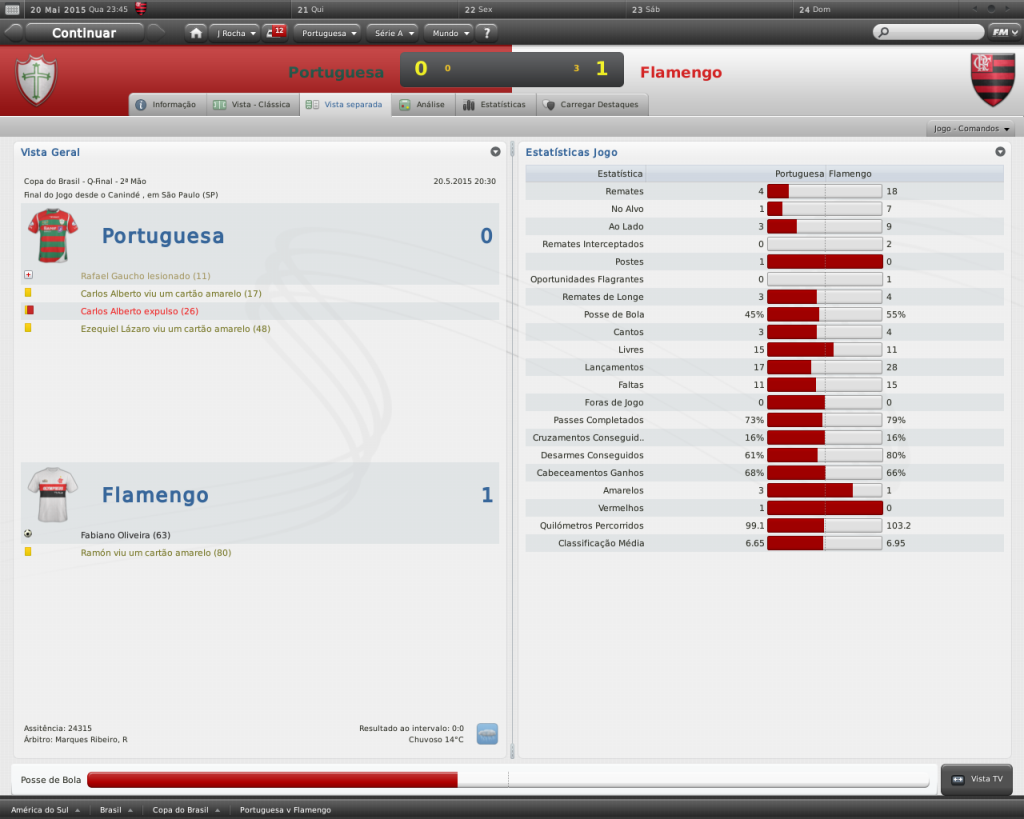Image resolution: width=1024 pixels, height=819 pixels.
Task: Click the Continuar button
Action: (x=84, y=33)
